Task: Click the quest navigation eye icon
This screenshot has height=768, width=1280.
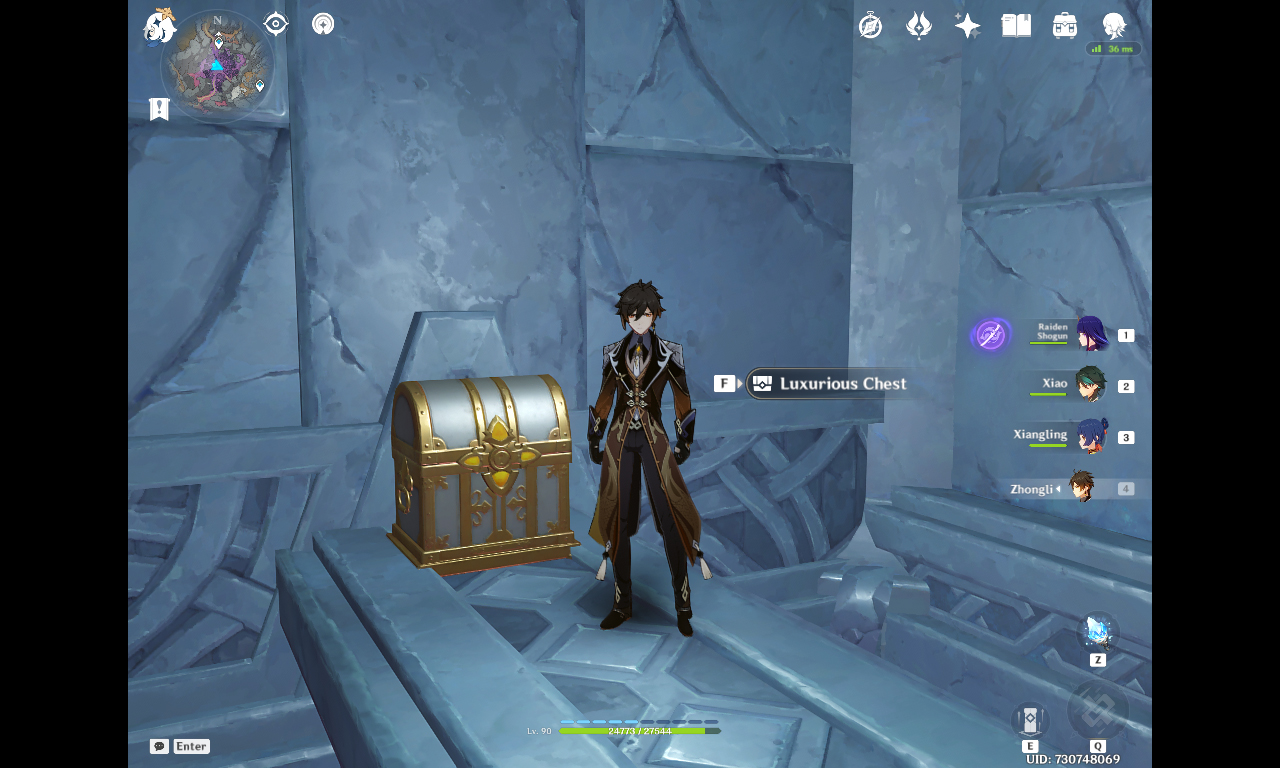Action: [x=275, y=24]
